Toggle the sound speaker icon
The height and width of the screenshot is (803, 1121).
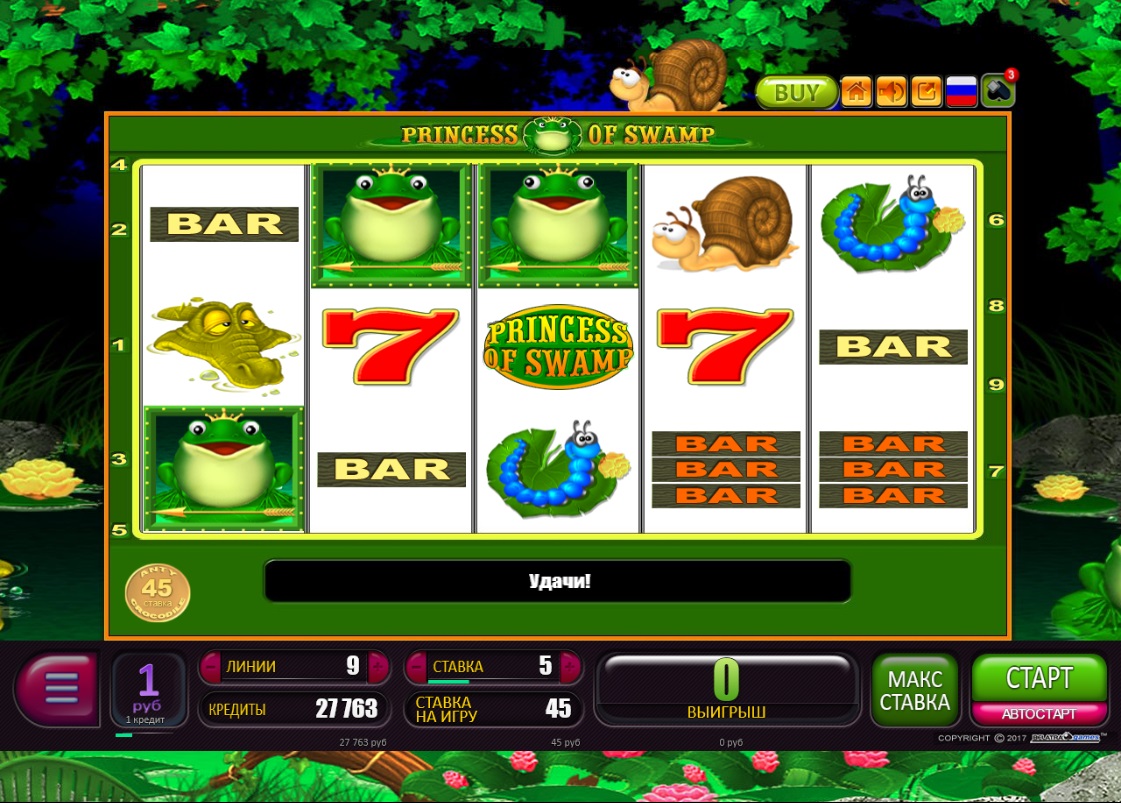891,93
